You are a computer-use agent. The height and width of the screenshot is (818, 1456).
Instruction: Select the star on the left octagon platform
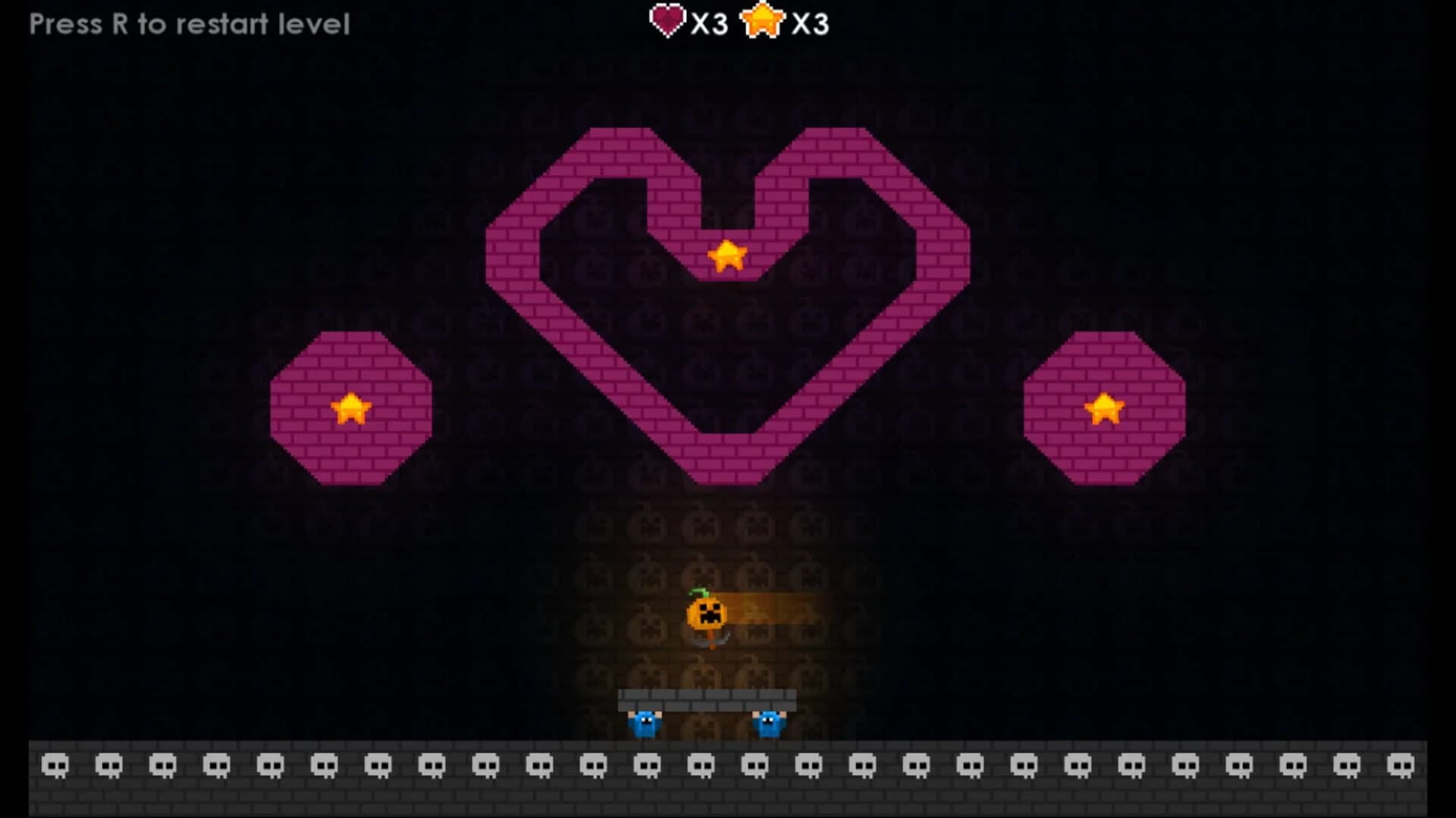point(351,407)
